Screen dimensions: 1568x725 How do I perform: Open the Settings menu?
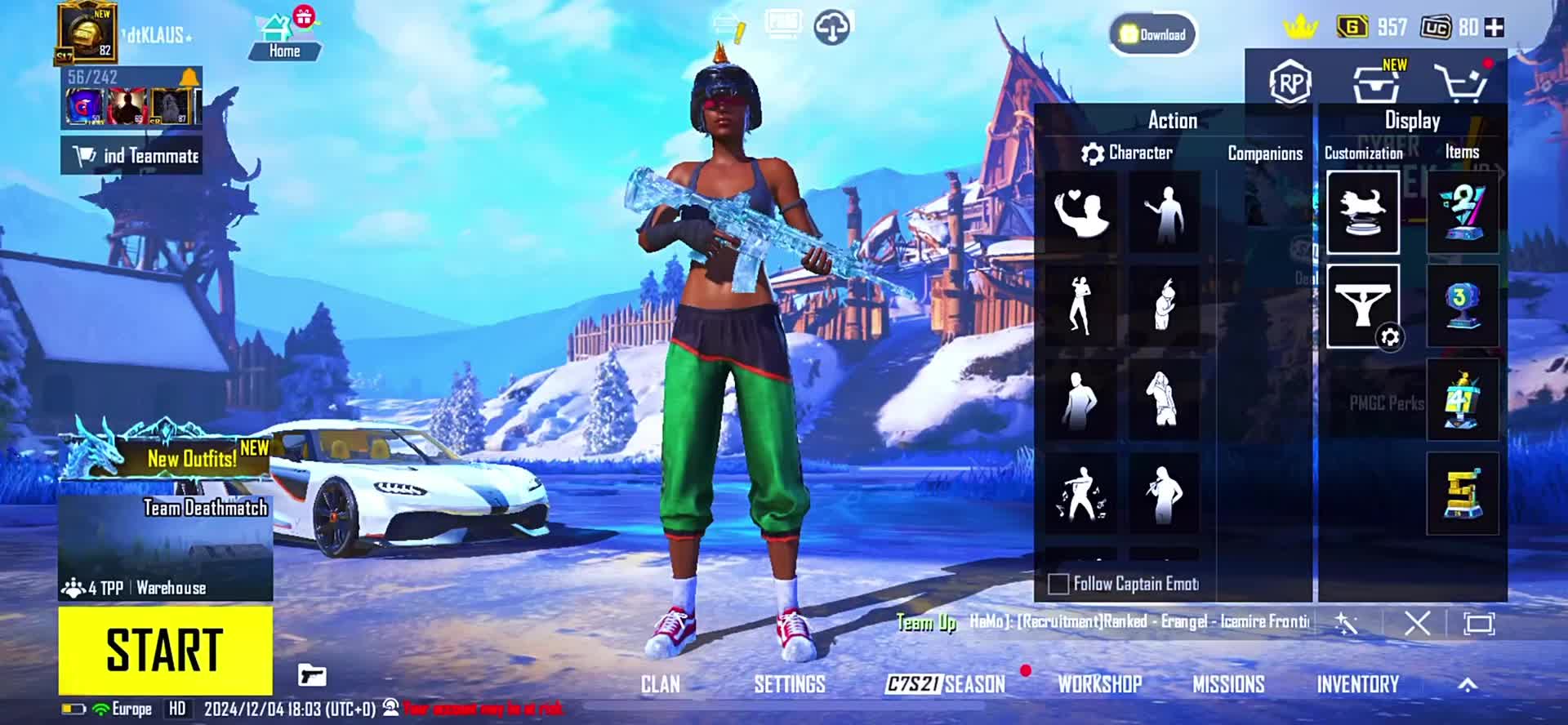pos(789,684)
